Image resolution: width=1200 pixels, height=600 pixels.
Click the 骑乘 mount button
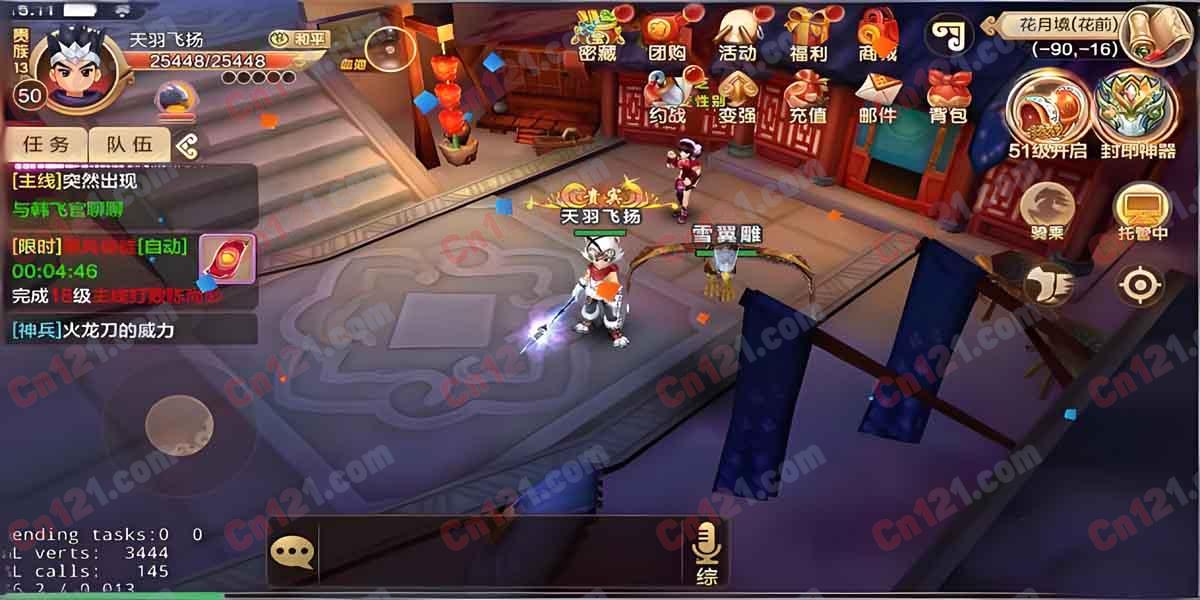pos(1047,210)
